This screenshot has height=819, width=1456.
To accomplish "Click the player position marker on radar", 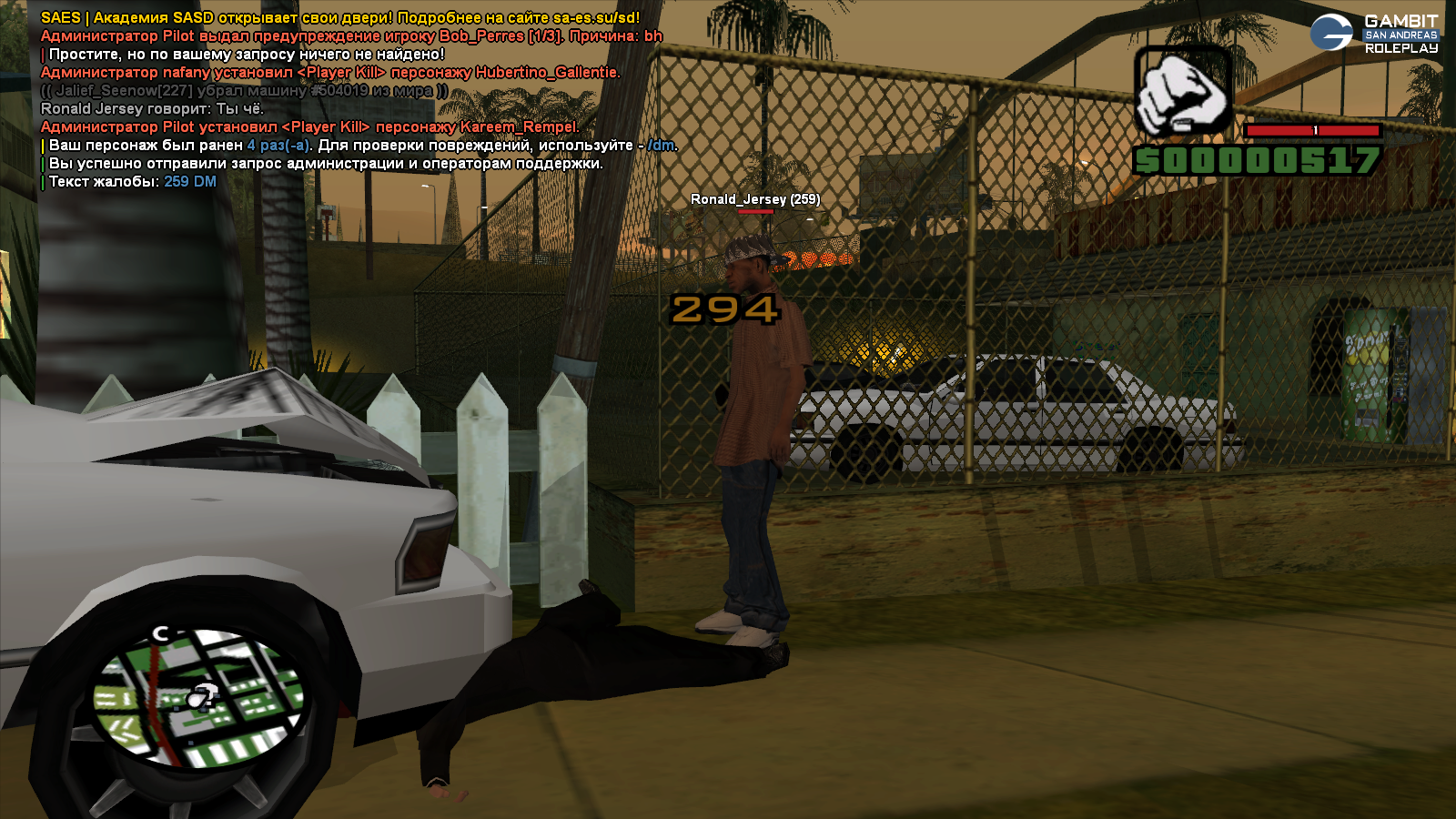I will (203, 698).
